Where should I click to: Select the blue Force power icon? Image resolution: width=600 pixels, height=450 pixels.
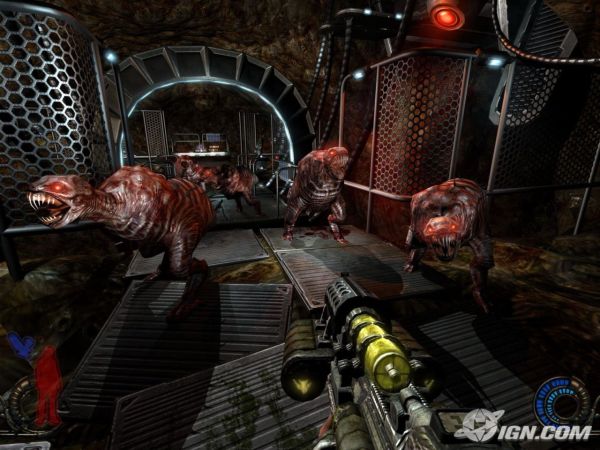click(18, 346)
